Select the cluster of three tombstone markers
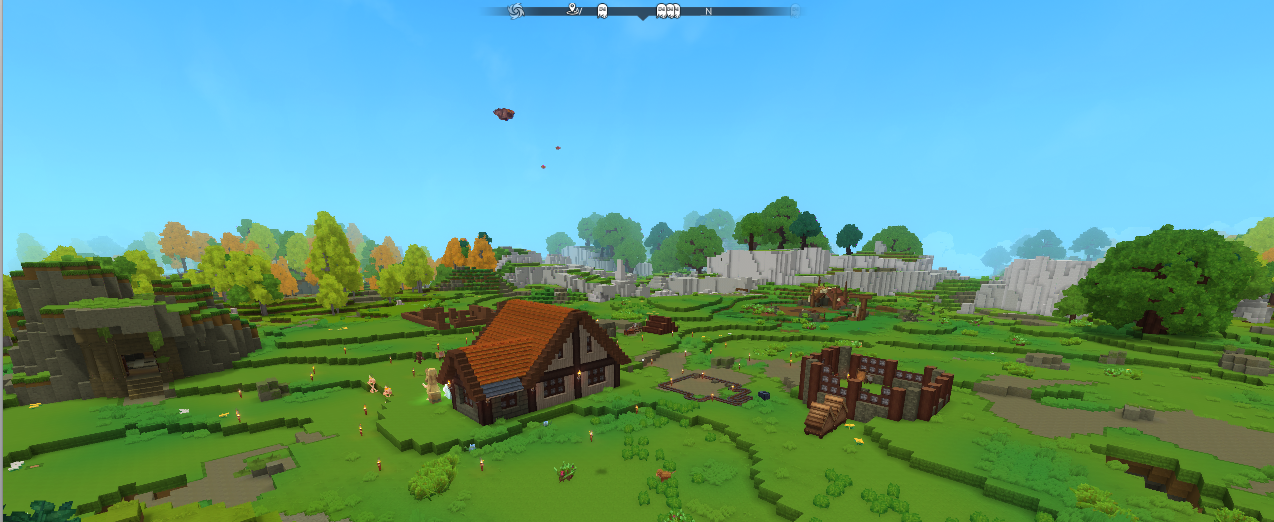The width and height of the screenshot is (1274, 522). pos(667,11)
